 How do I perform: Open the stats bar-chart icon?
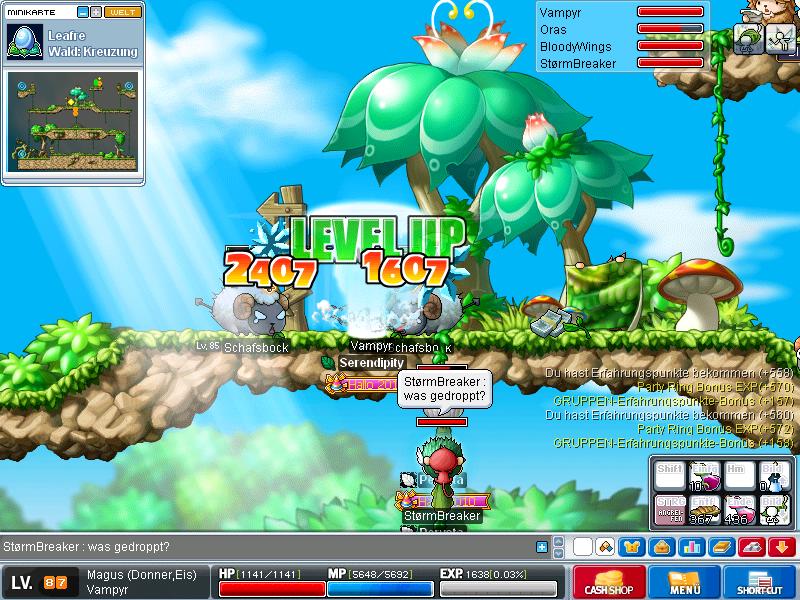coord(690,547)
